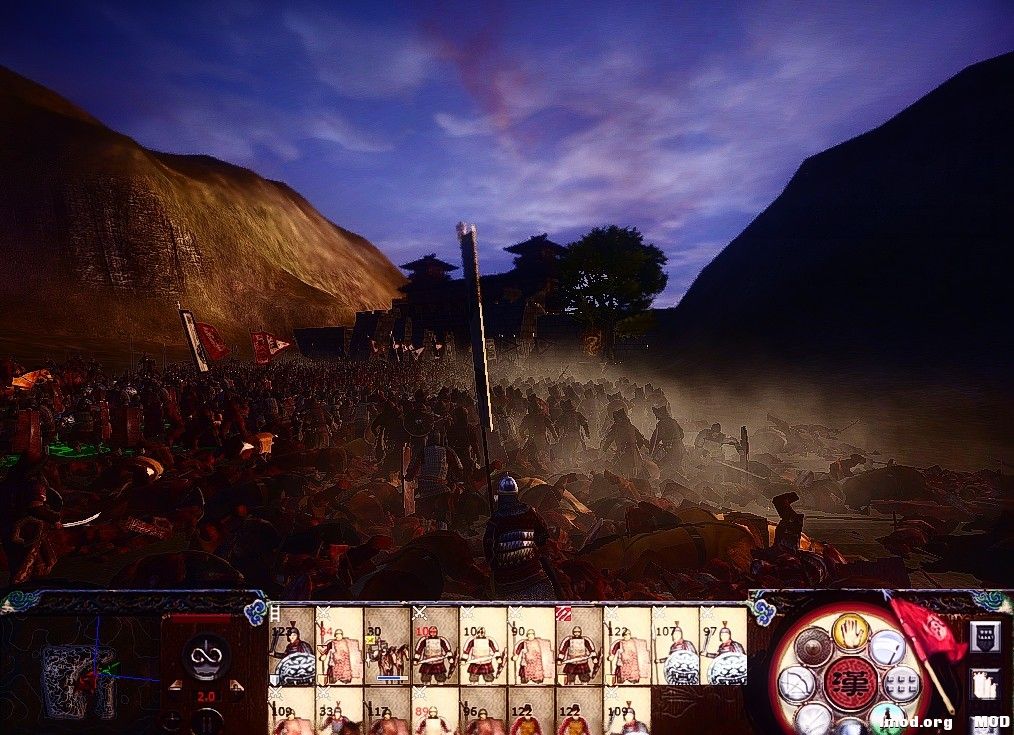Choose the unit card showing 104 soldiers
Viewport: 1014px width, 735px height.
[483, 647]
